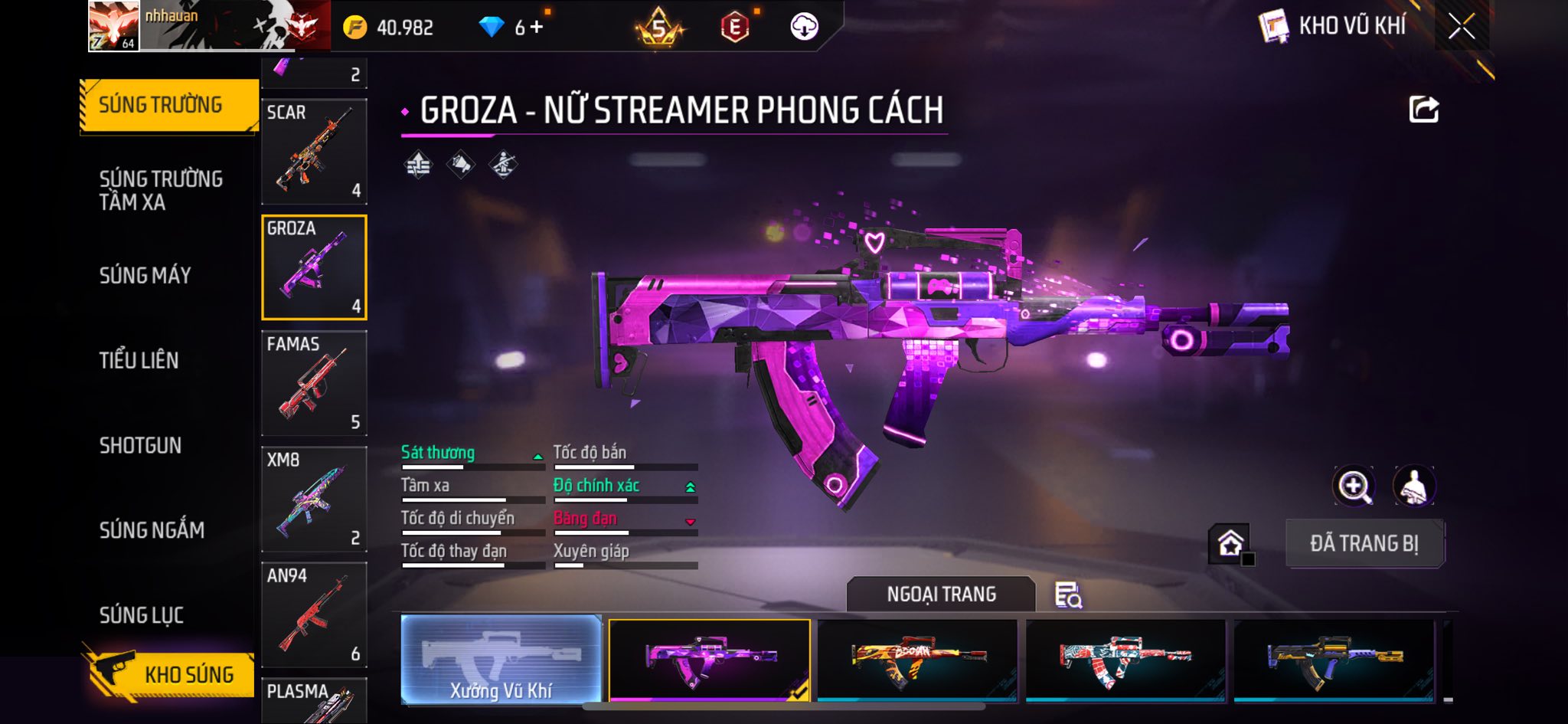The image size is (1568, 724).
Task: Select the Tiểu Liên weapon category
Action: coord(139,360)
